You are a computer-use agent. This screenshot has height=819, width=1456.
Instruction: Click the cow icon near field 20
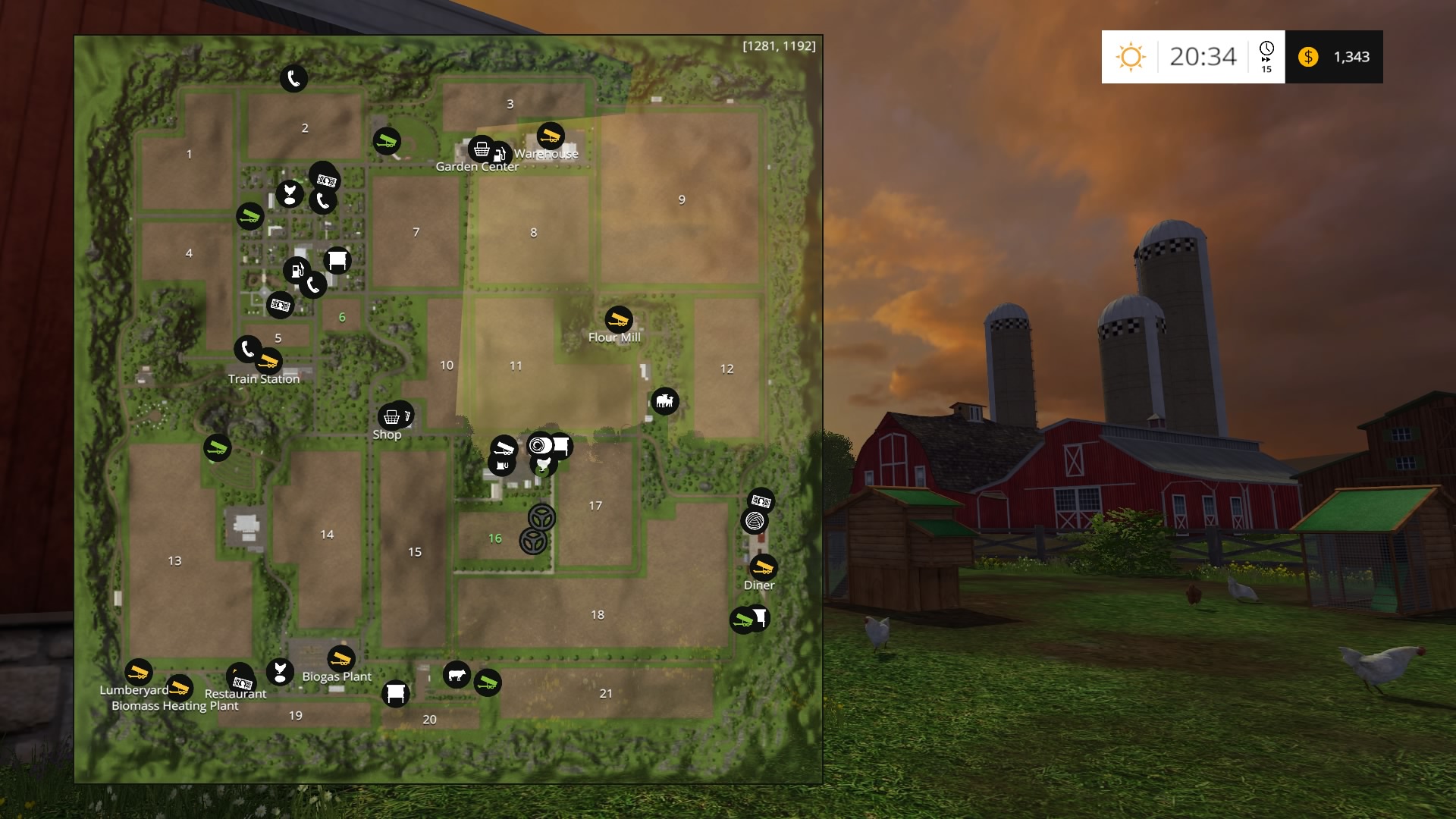tap(457, 675)
